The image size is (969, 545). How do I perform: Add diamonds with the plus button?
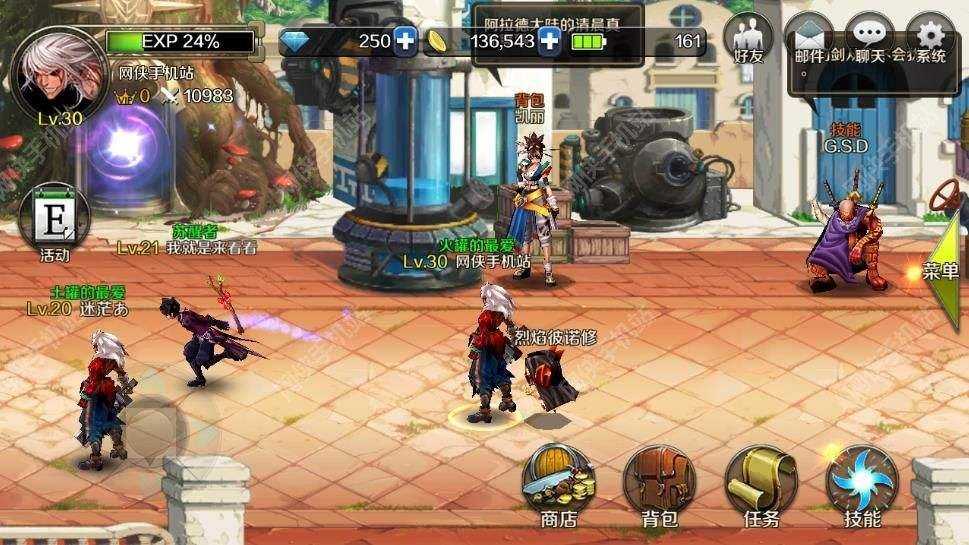click(x=405, y=41)
